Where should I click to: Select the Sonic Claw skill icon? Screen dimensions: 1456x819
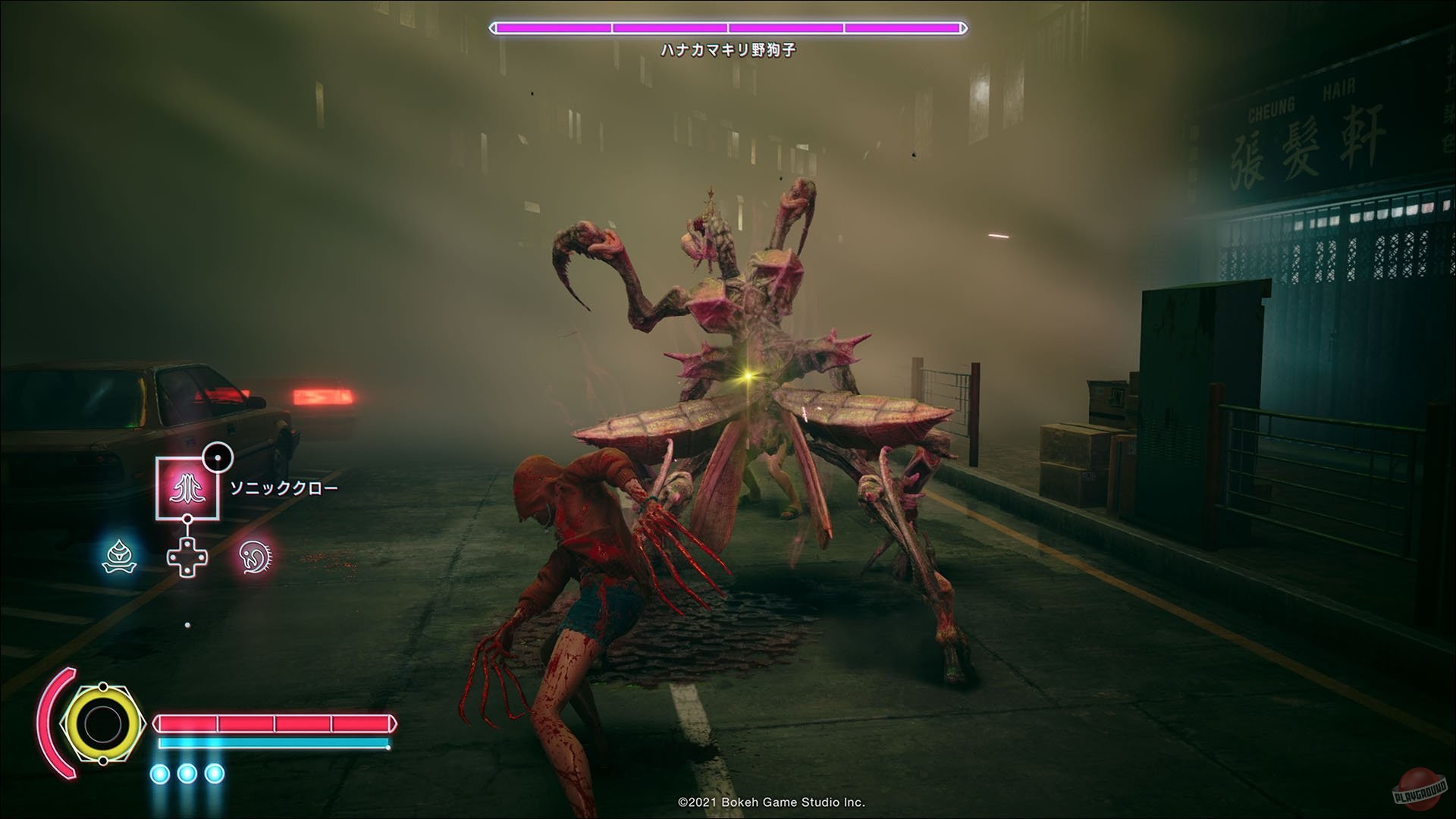(187, 488)
